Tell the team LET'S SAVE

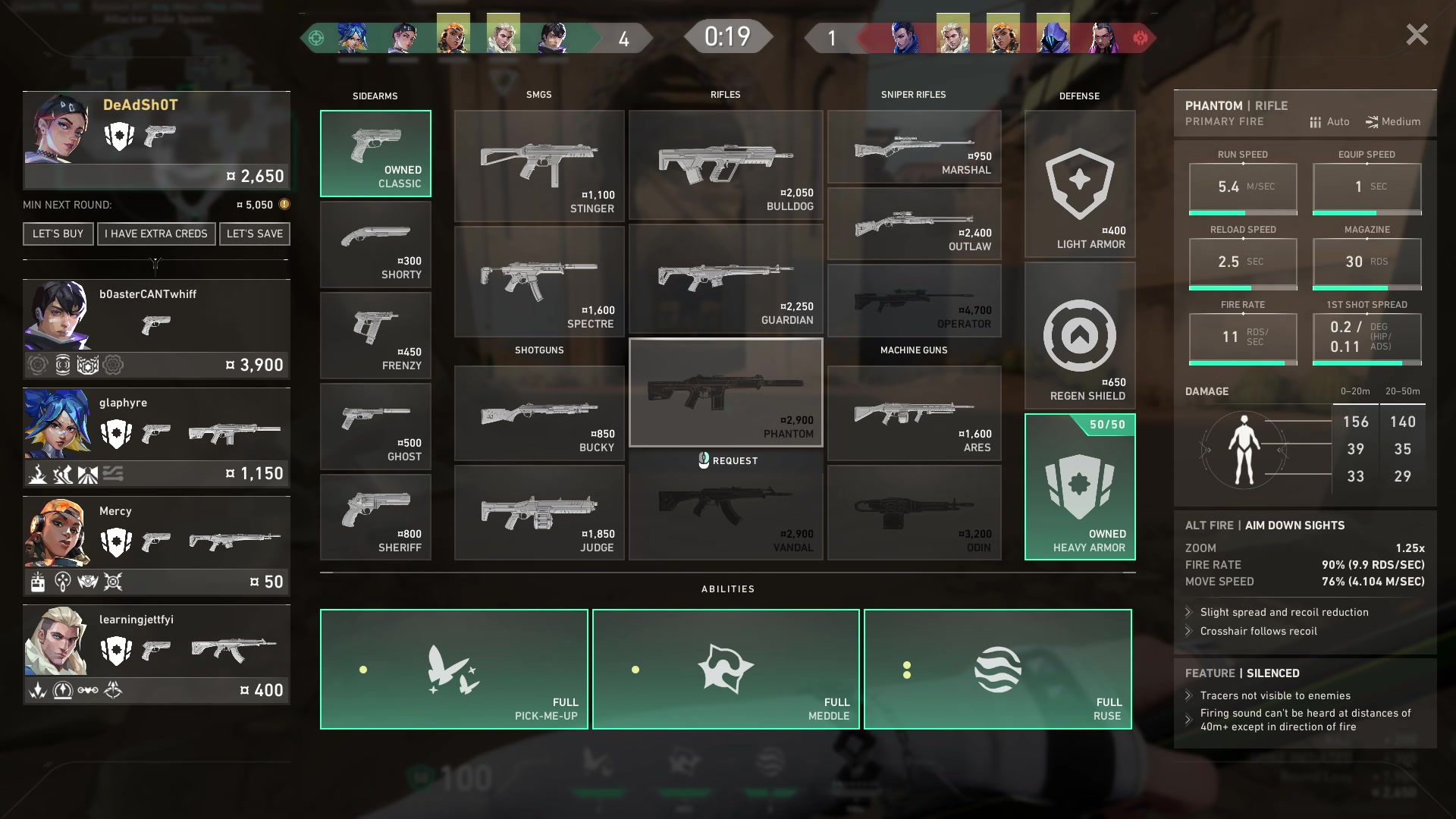254,234
